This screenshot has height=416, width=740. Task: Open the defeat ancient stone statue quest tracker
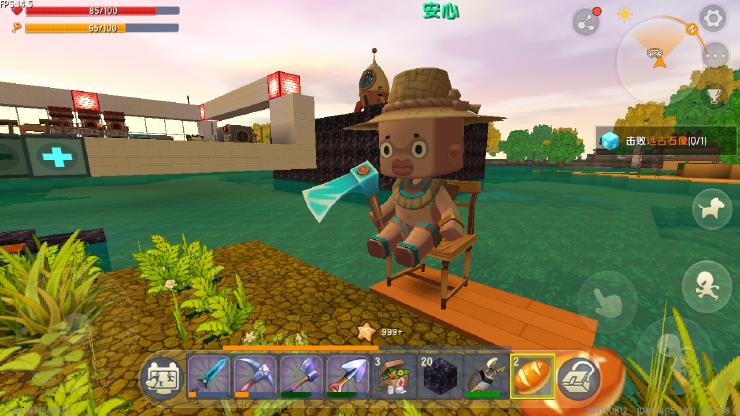(x=665, y=141)
